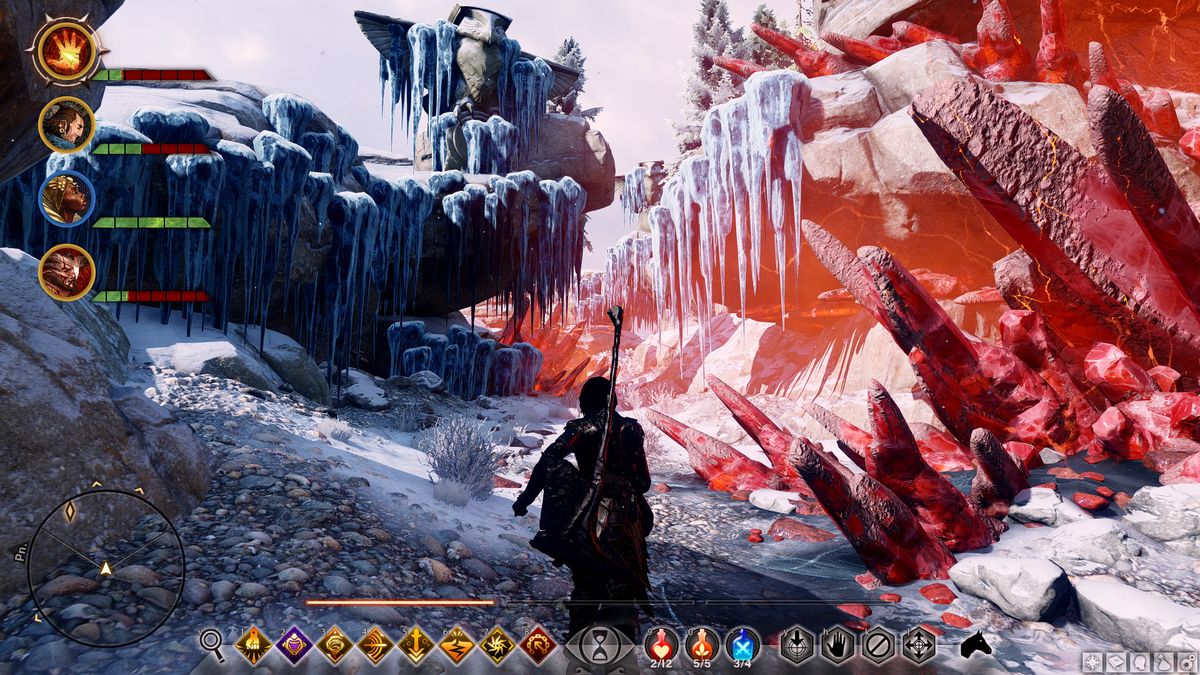Issue the open hand hold command

[x=838, y=645]
